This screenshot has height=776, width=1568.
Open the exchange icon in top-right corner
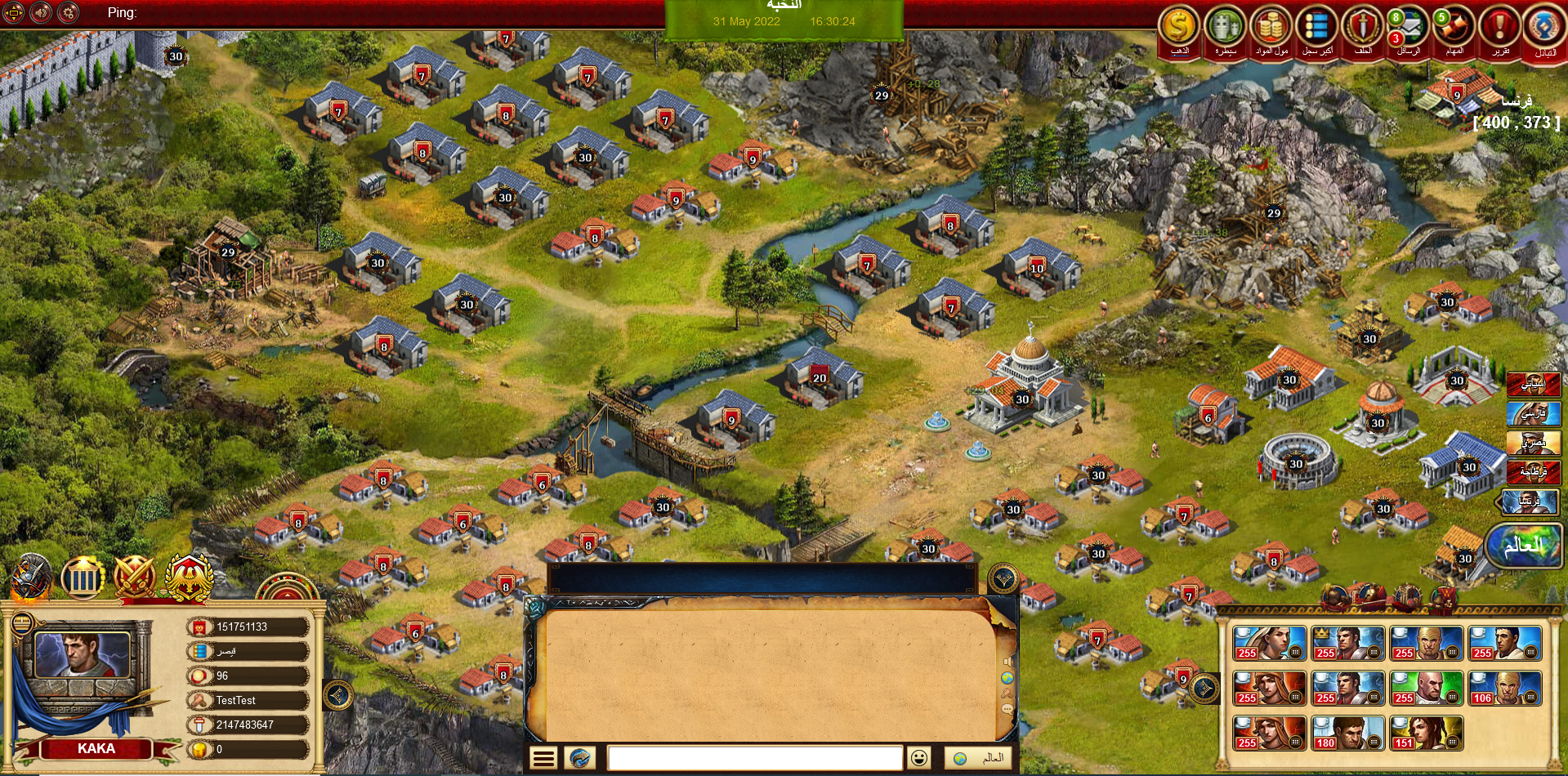tap(1543, 29)
